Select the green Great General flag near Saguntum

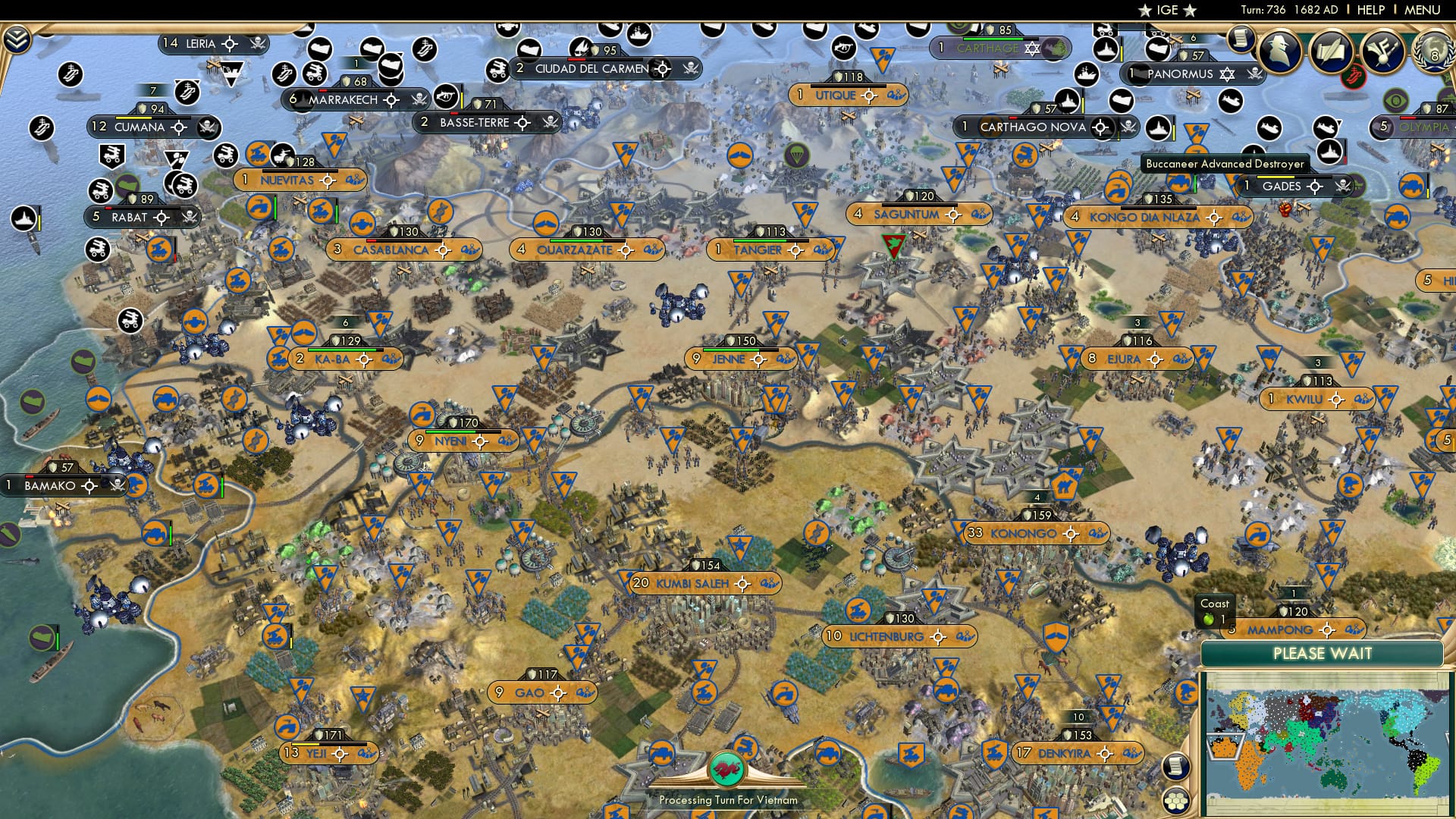coord(894,244)
